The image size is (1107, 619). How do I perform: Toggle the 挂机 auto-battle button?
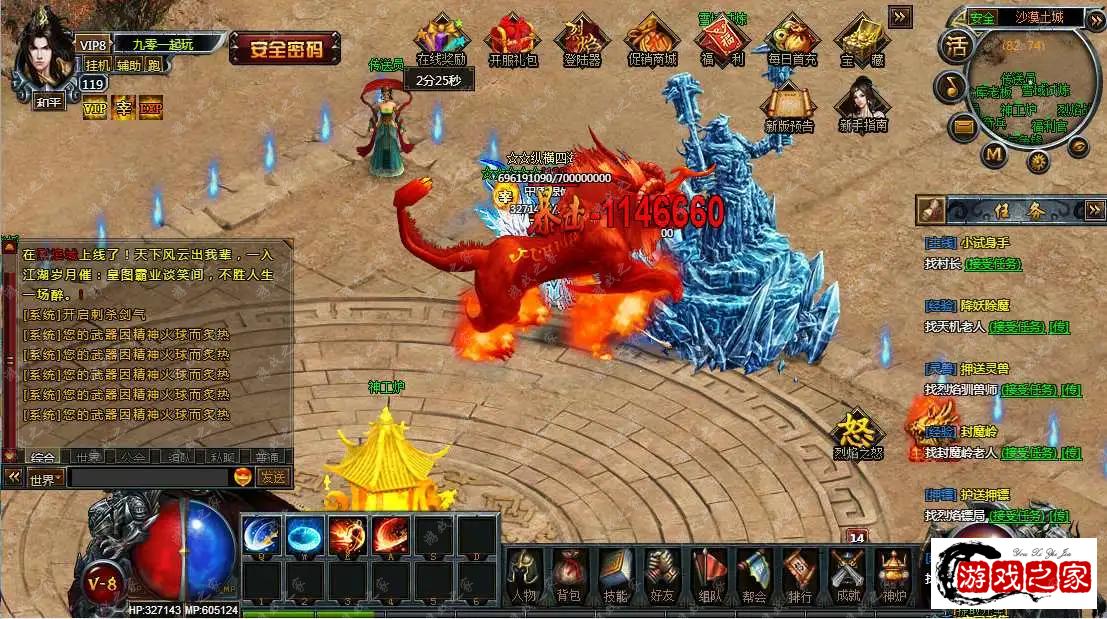pyautogui.click(x=97, y=65)
